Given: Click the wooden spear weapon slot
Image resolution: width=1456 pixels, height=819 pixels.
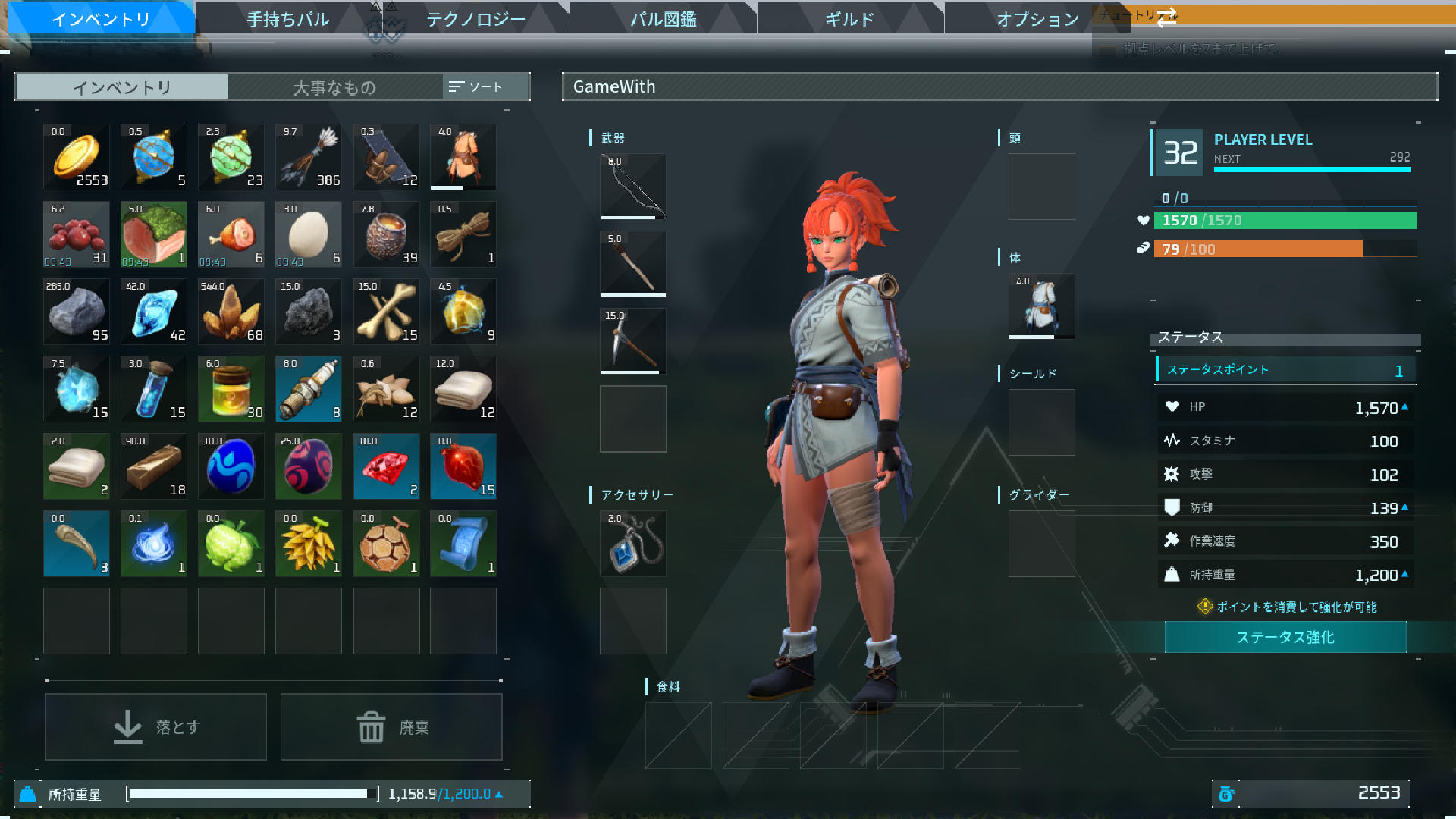Looking at the screenshot, I should pyautogui.click(x=633, y=263).
